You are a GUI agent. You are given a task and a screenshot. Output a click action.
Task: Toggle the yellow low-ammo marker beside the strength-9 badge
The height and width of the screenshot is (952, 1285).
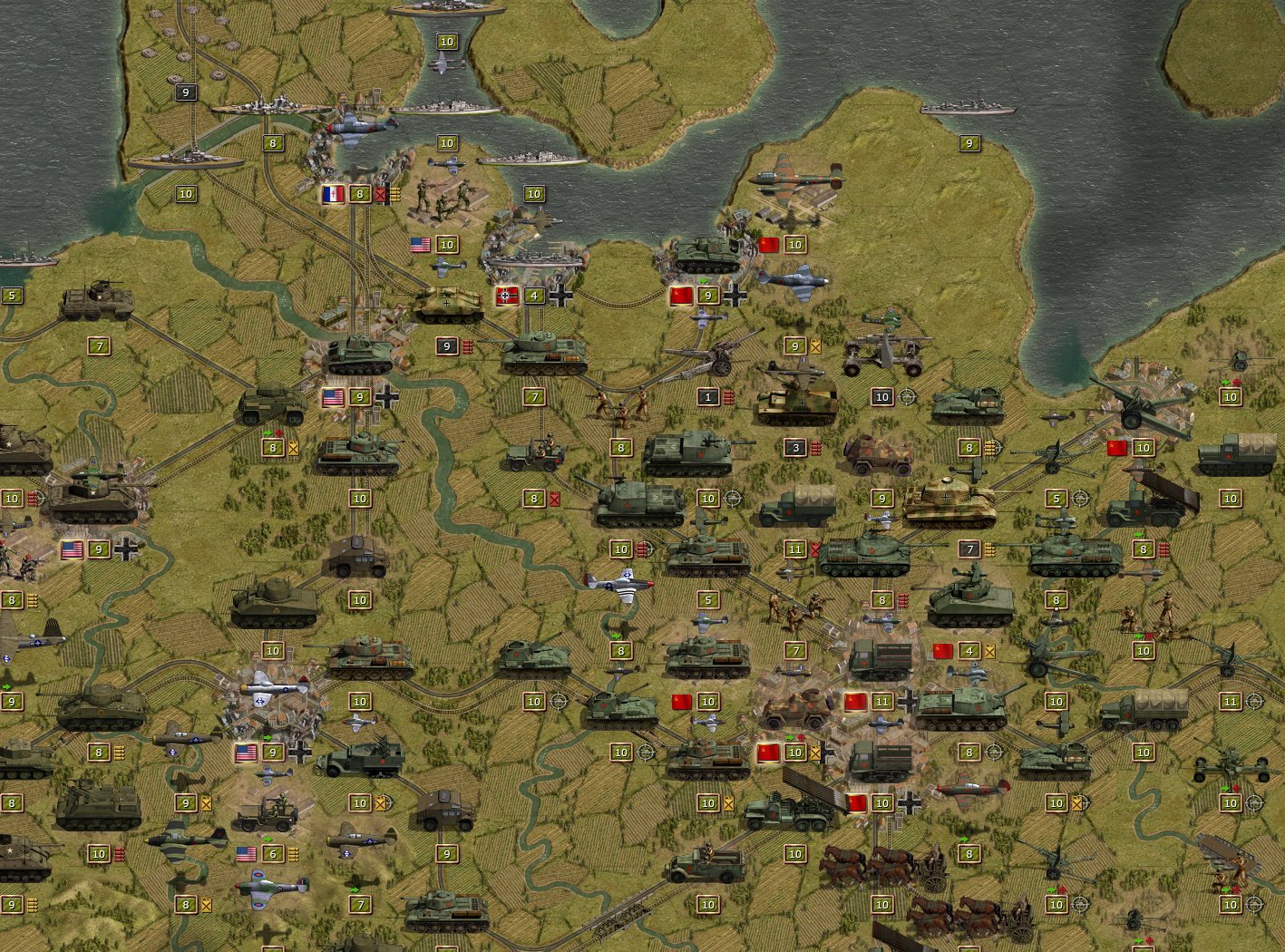(x=815, y=347)
